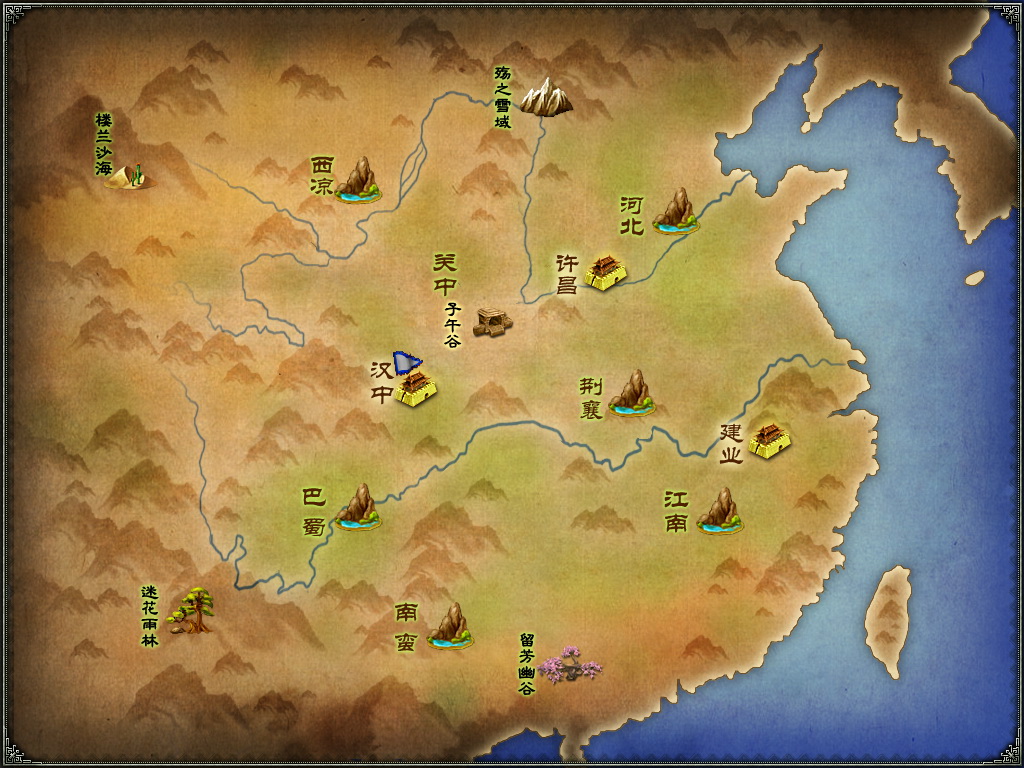Image resolution: width=1024 pixels, height=768 pixels.
Task: Open the 楼兰沙海 desert location
Action: pyautogui.click(x=129, y=176)
